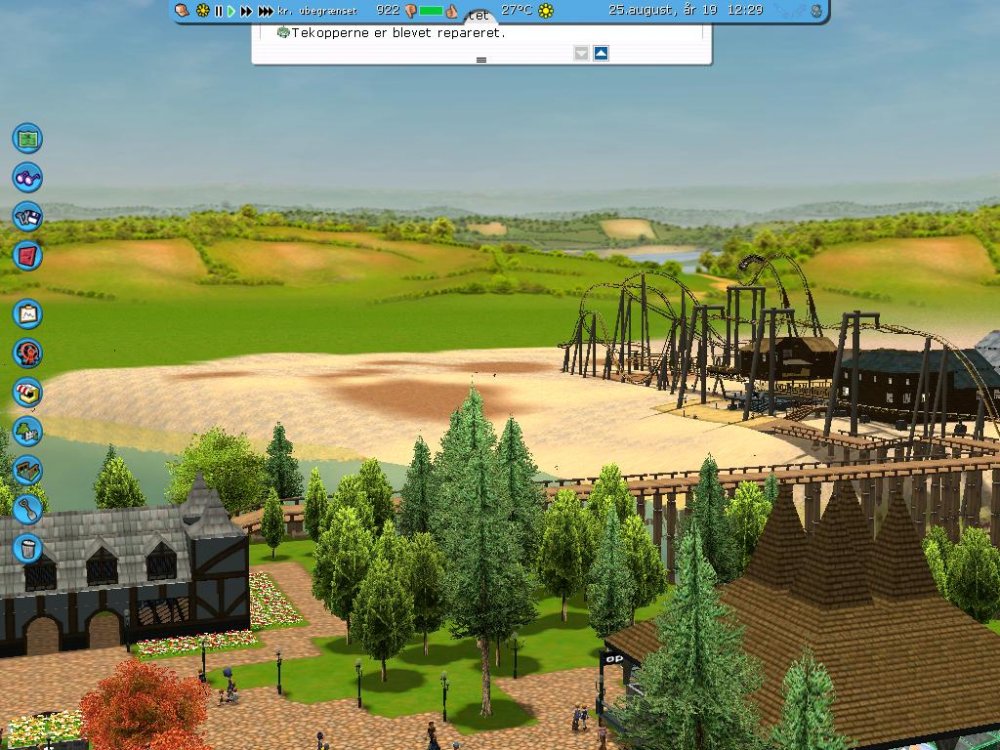Open the gear options icon in top bar
The image size is (1000, 750).
tap(203, 11)
